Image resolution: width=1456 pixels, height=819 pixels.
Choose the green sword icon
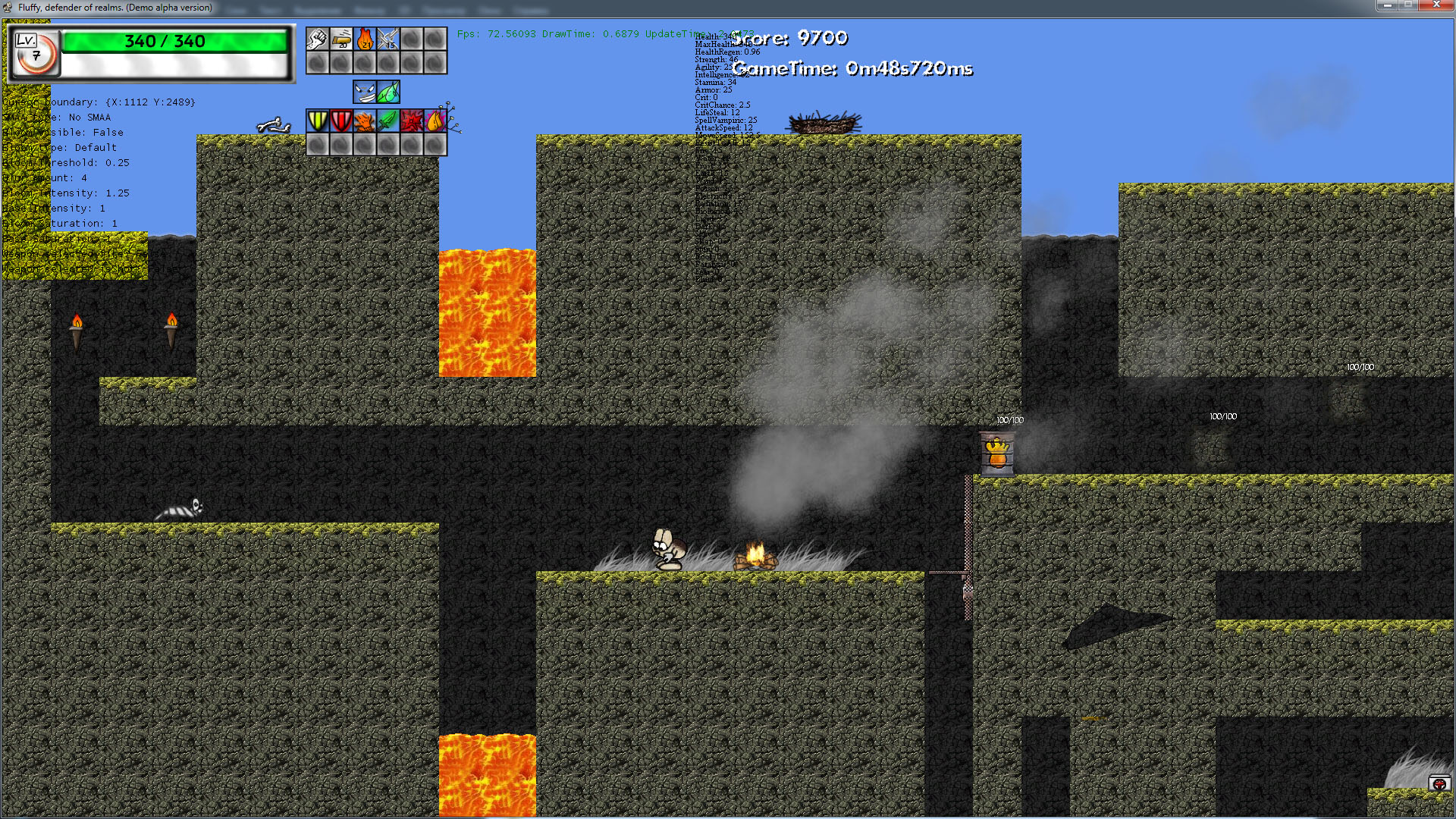388,121
